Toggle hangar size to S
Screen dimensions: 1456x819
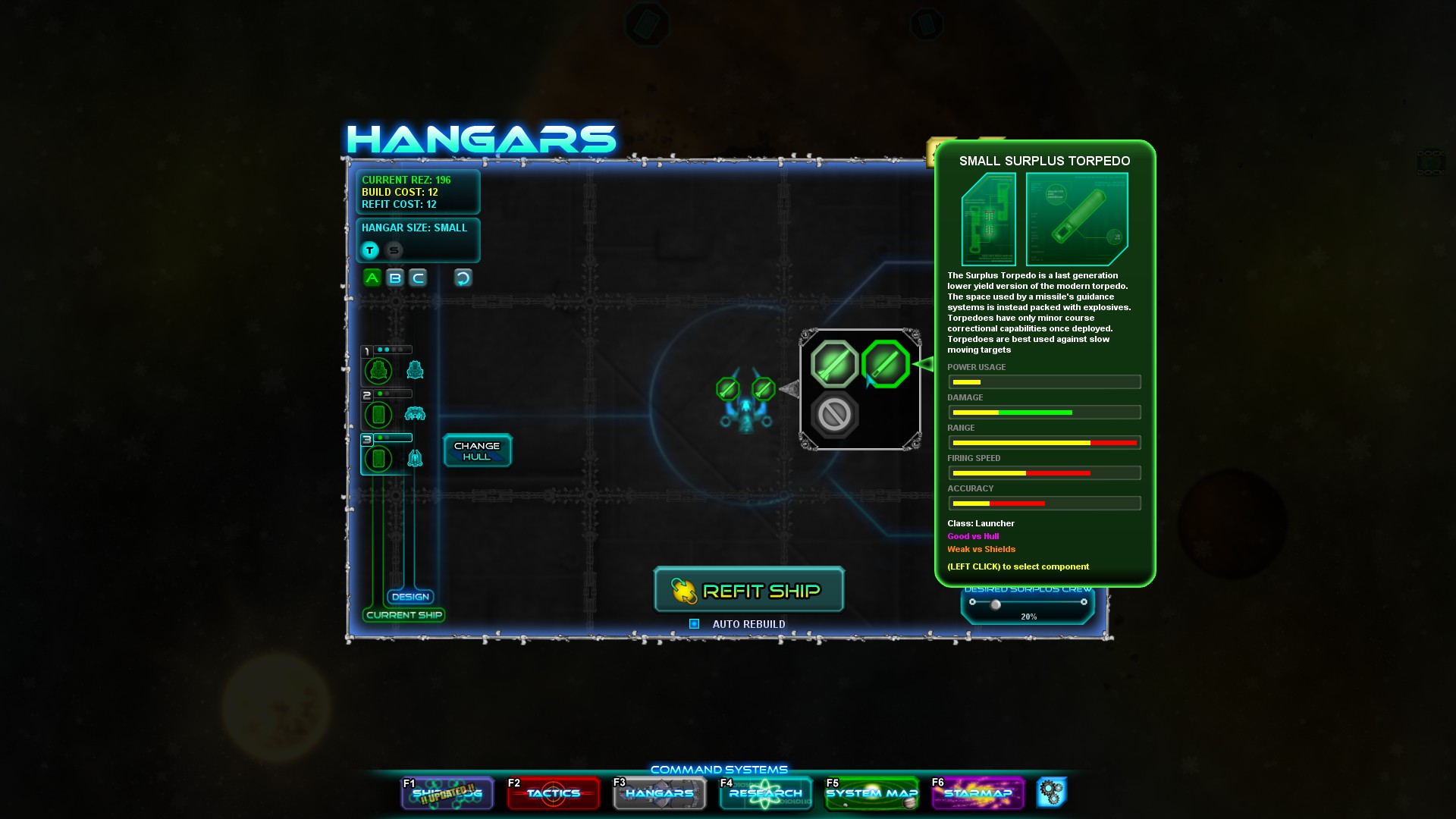pyautogui.click(x=393, y=249)
